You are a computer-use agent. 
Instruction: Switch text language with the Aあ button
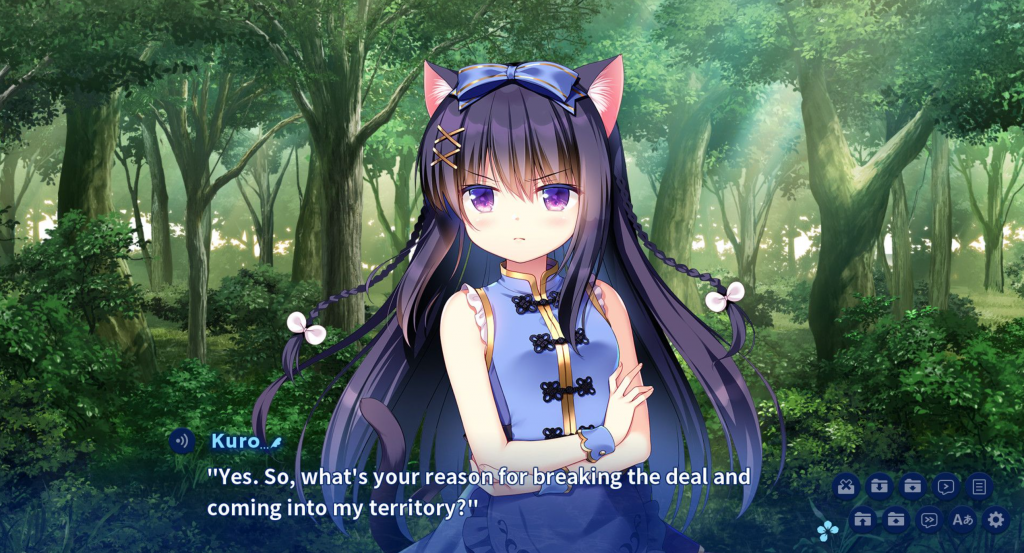click(962, 519)
